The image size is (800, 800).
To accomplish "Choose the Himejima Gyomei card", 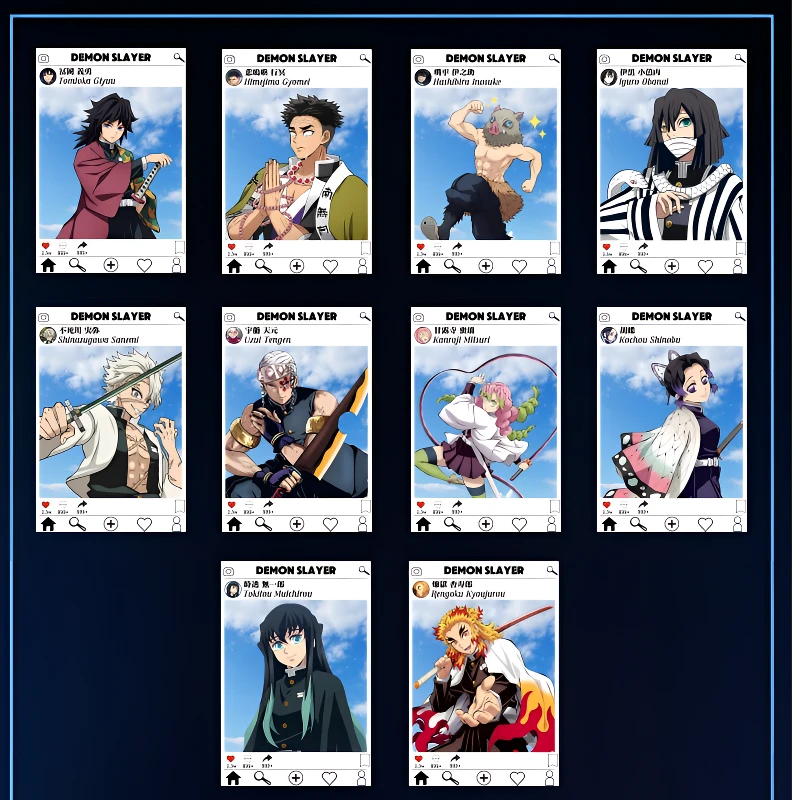I will coord(296,160).
